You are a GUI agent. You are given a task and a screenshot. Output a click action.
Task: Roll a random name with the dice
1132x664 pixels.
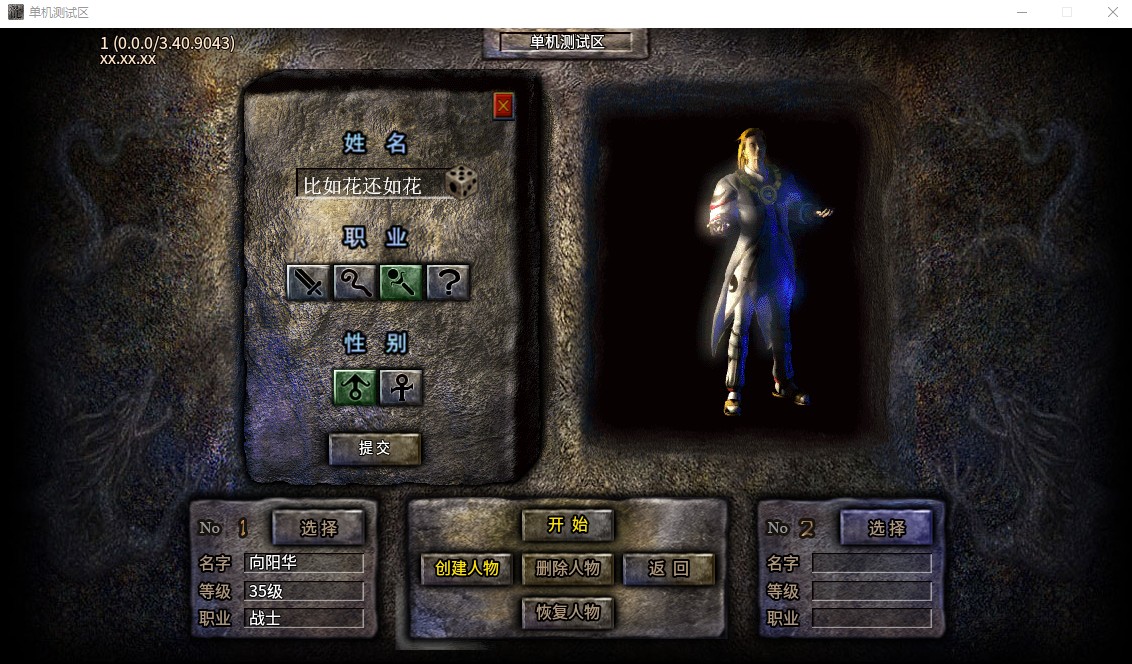click(462, 182)
